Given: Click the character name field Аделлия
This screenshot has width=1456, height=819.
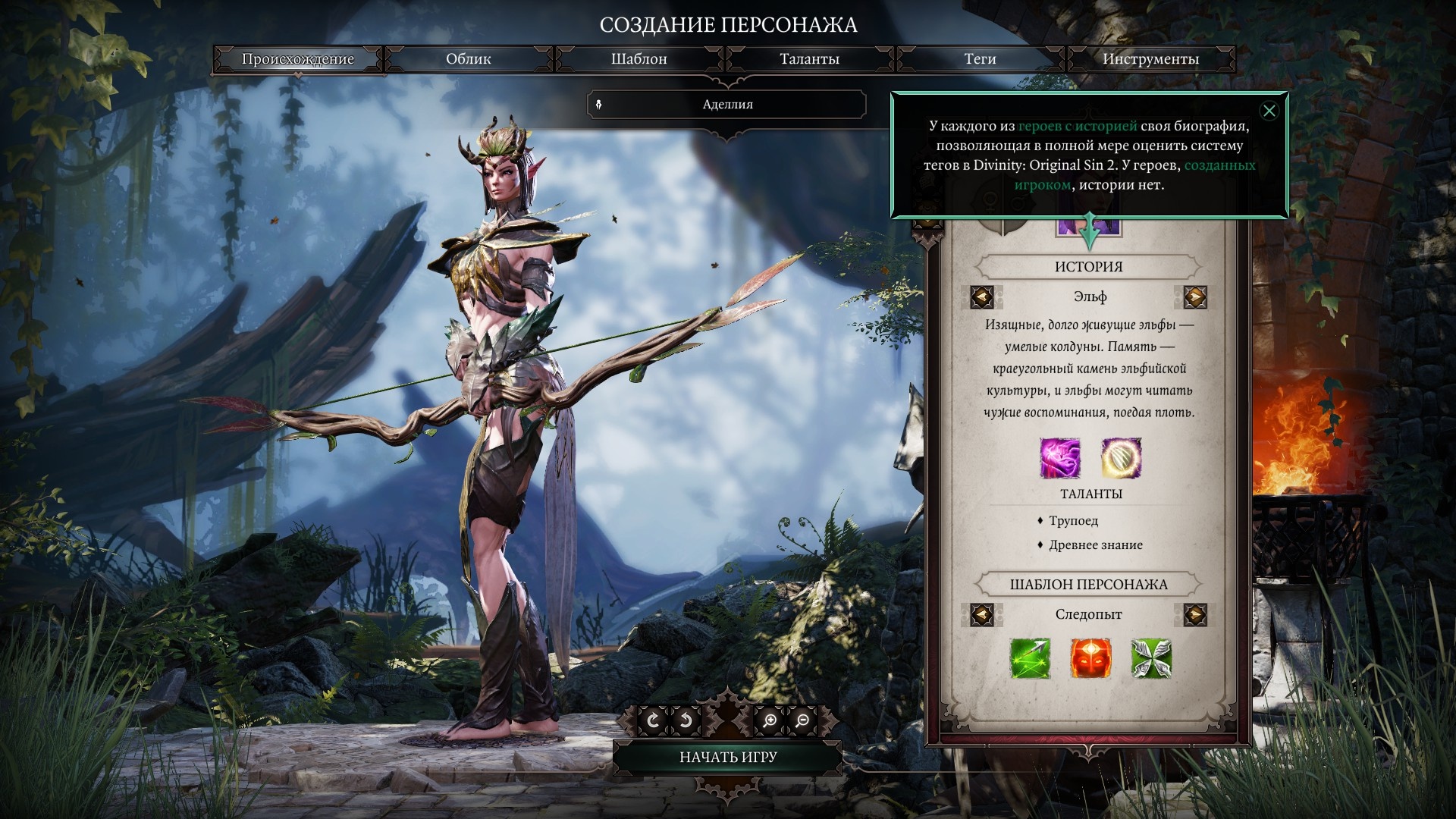Looking at the screenshot, I should (728, 104).
